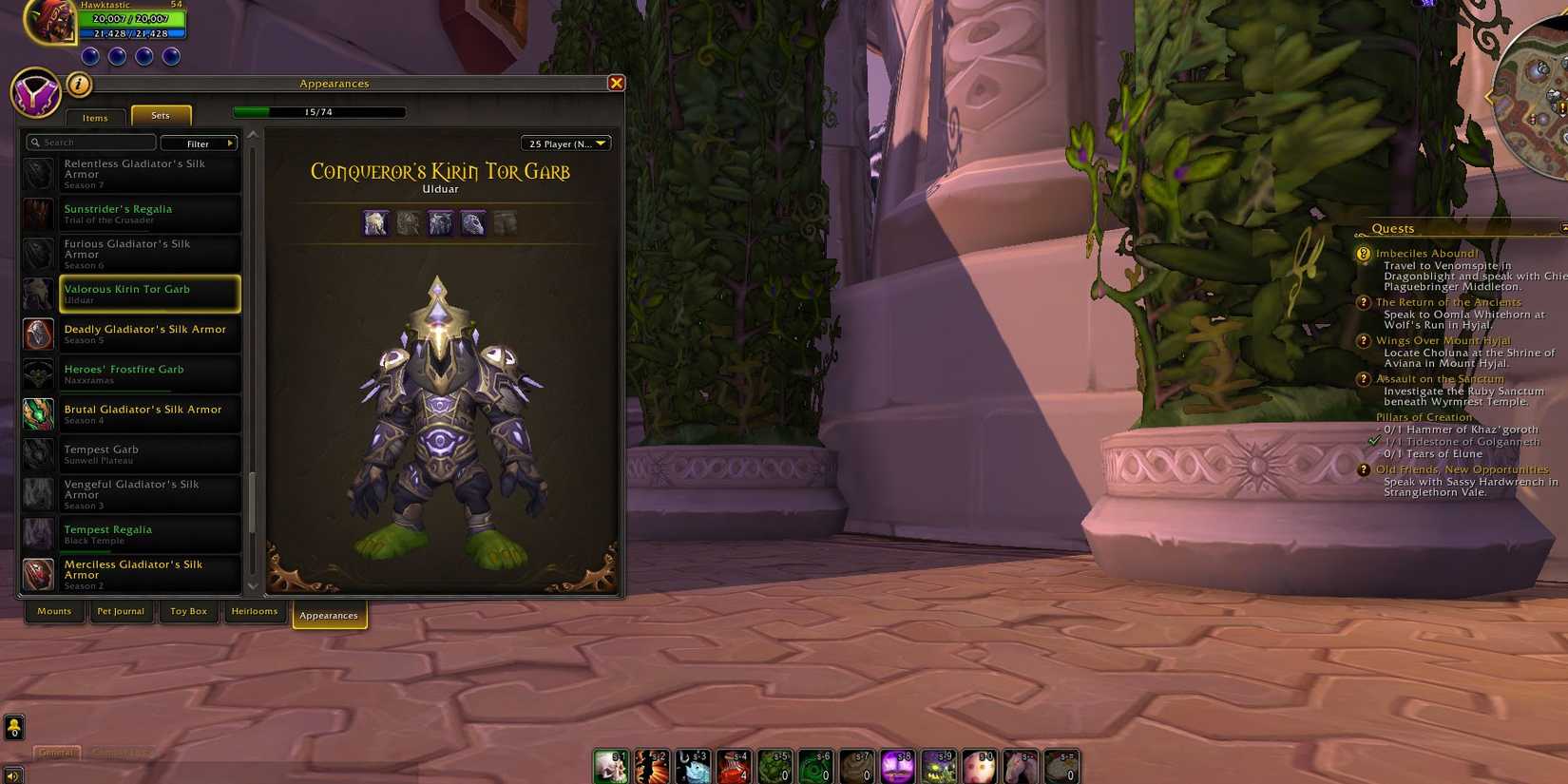The width and height of the screenshot is (1568, 784).
Task: Open the Pet Journal tab
Action: click(121, 611)
